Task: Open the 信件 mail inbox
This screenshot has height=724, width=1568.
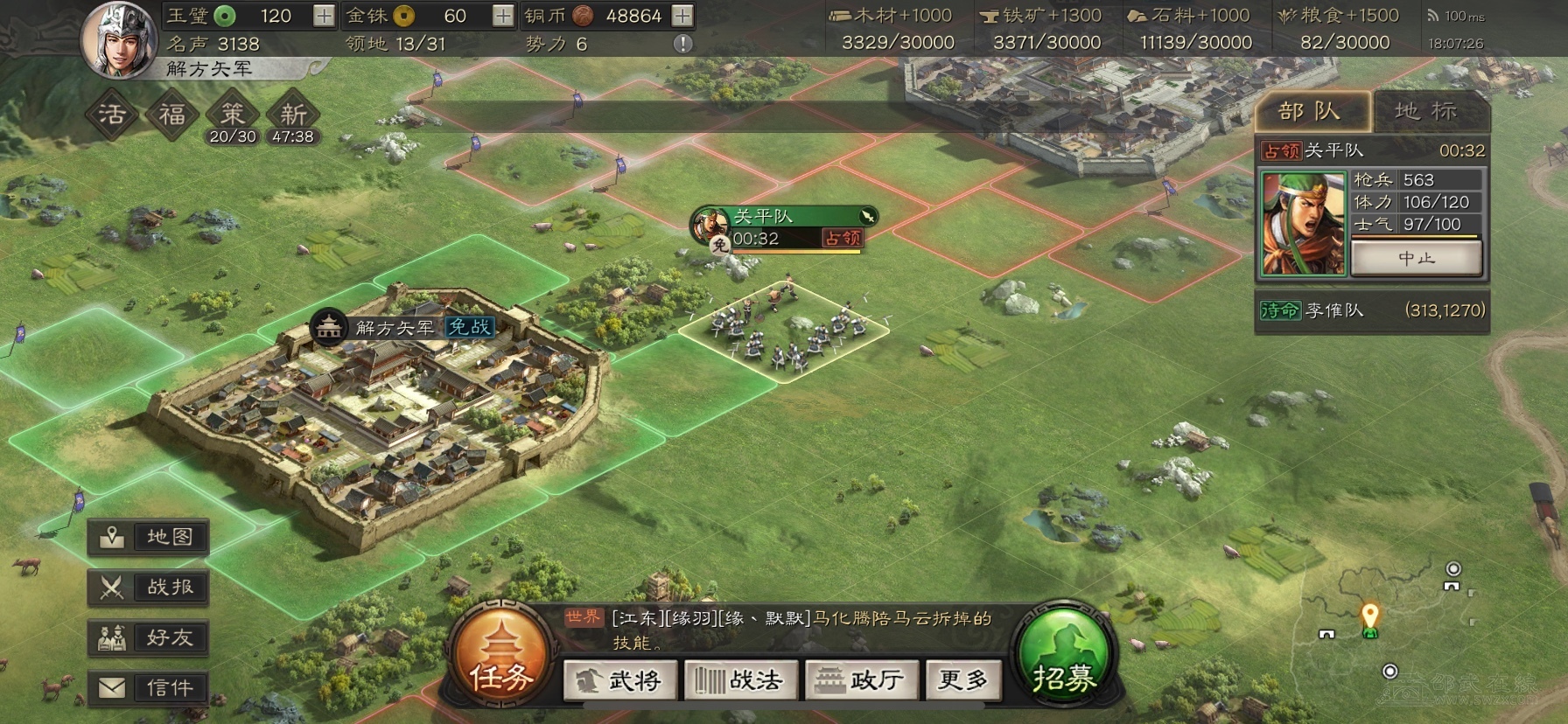Action: [149, 688]
